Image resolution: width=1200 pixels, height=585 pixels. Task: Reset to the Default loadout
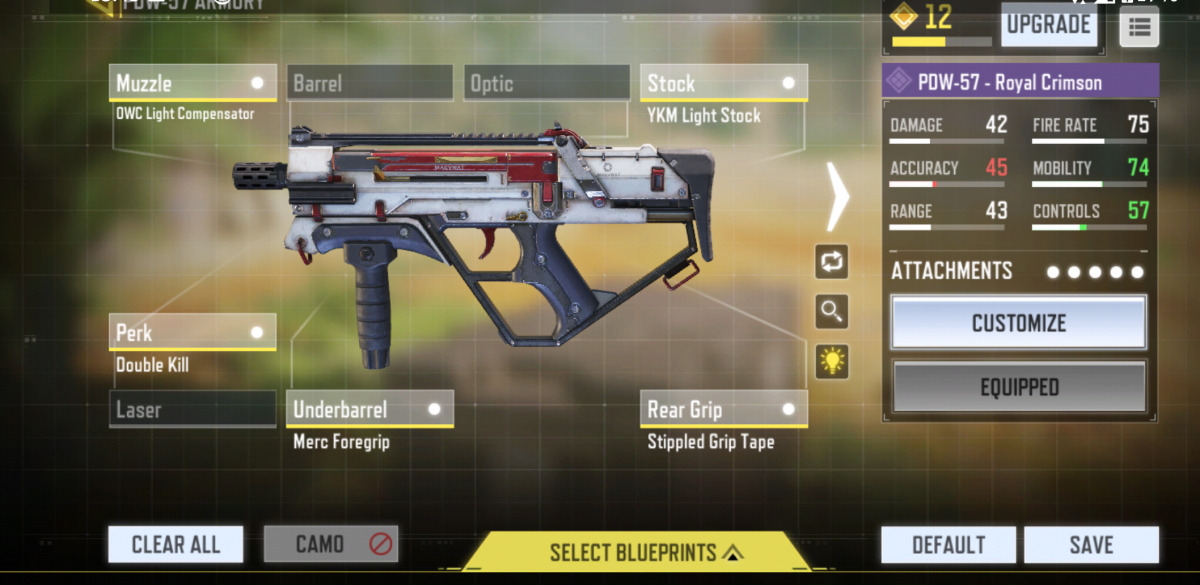tap(948, 545)
